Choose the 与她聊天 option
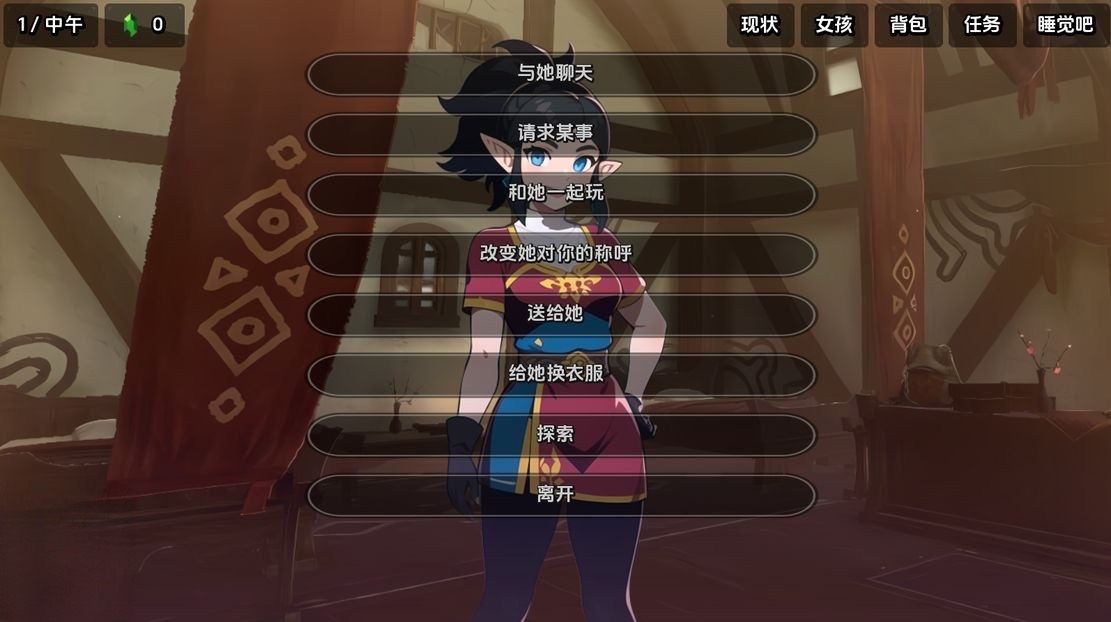Viewport: 1111px width, 622px height. 561,73
